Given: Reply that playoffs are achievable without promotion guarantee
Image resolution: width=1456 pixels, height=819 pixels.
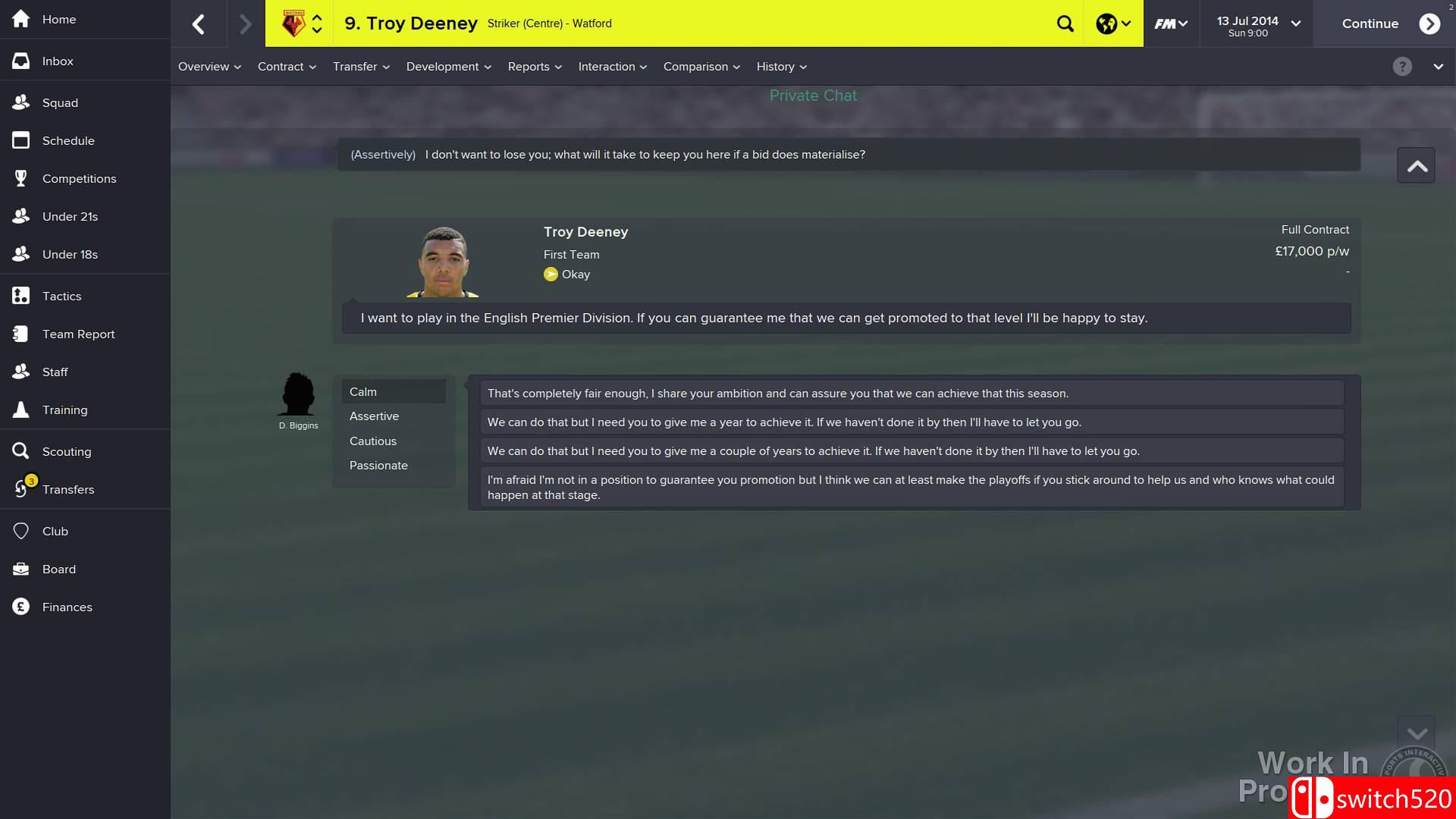Looking at the screenshot, I should (910, 487).
